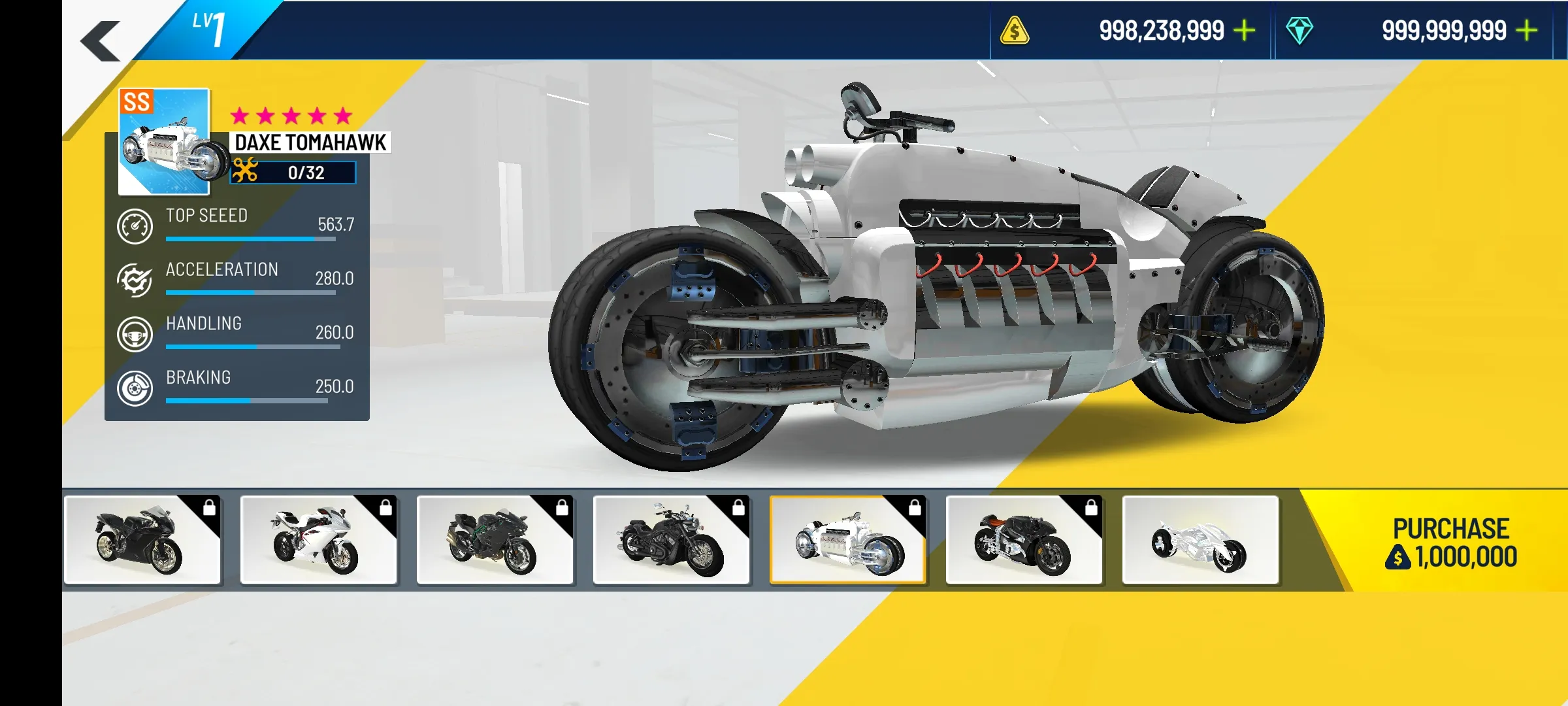Tap the 0/32 upgrade parts bar

pyautogui.click(x=293, y=173)
